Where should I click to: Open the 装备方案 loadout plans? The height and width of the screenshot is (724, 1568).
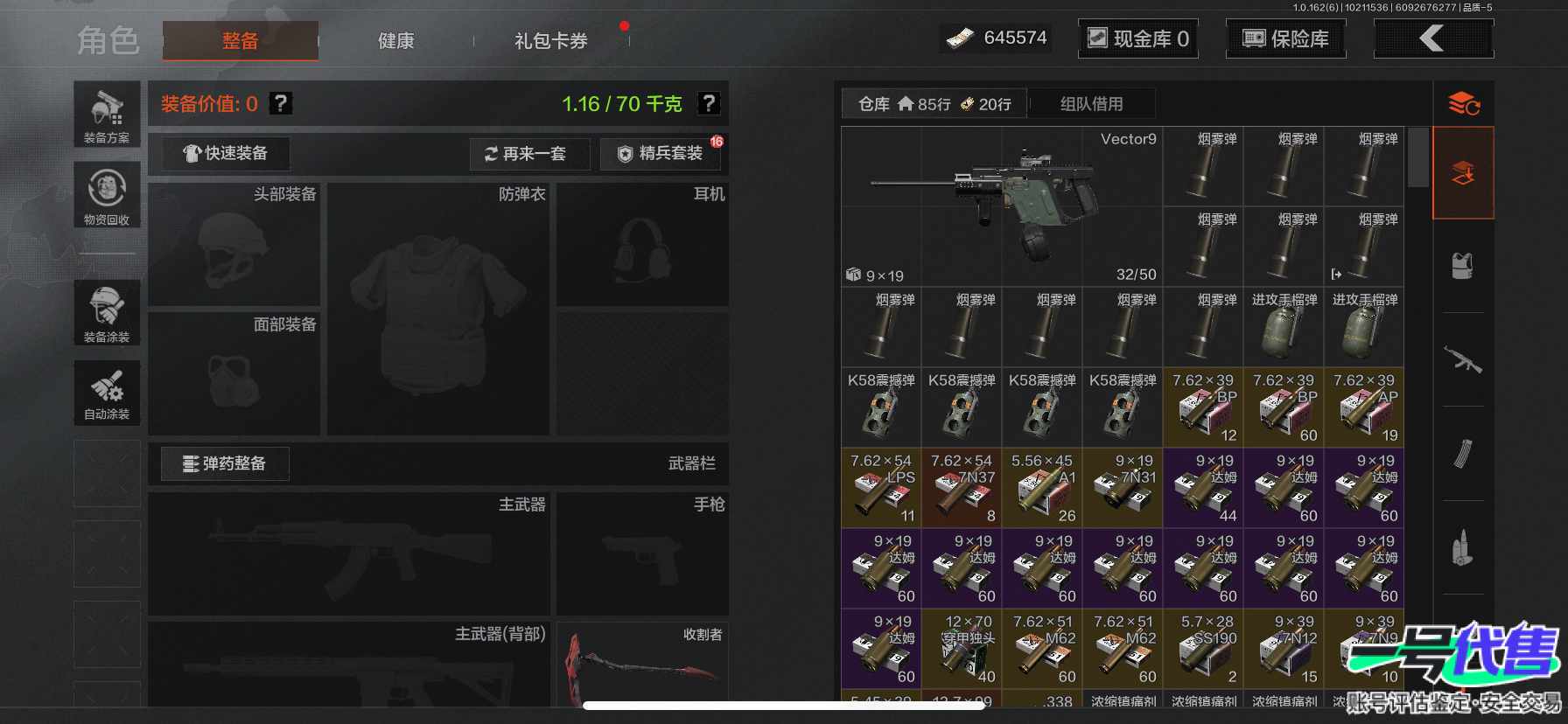(107, 115)
